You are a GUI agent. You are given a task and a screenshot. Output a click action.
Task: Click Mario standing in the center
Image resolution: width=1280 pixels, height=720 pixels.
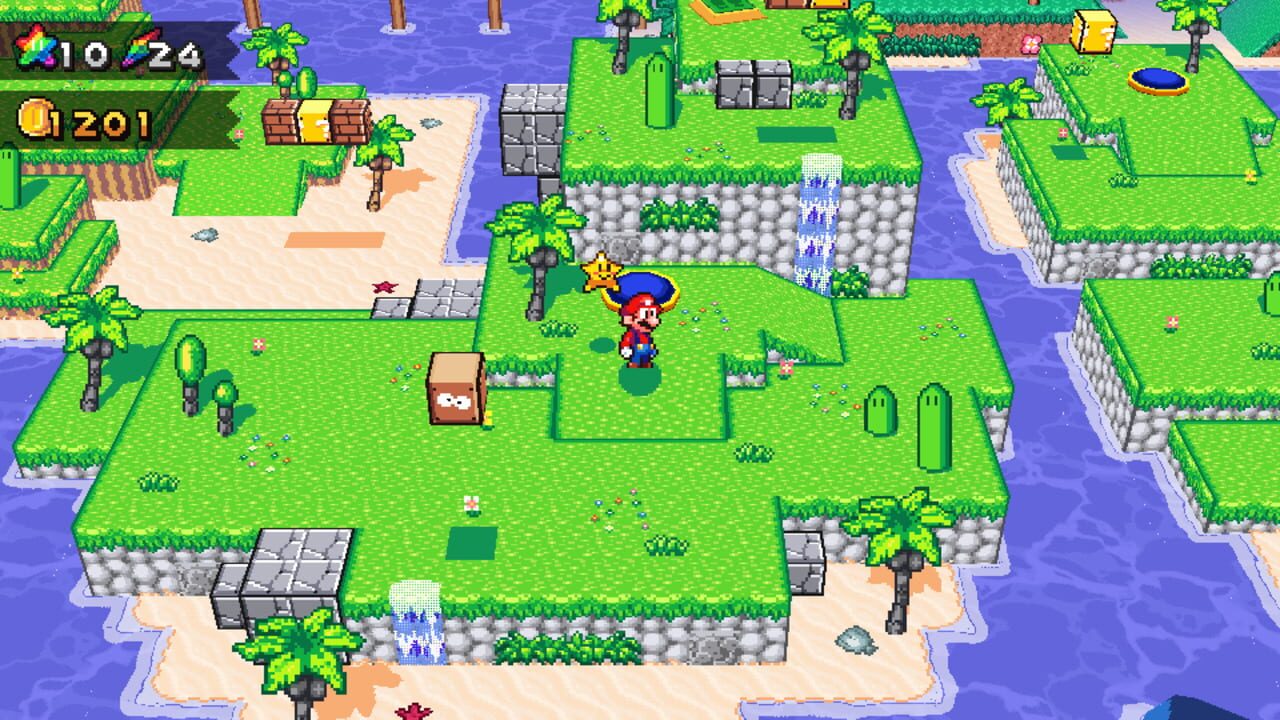click(x=640, y=330)
